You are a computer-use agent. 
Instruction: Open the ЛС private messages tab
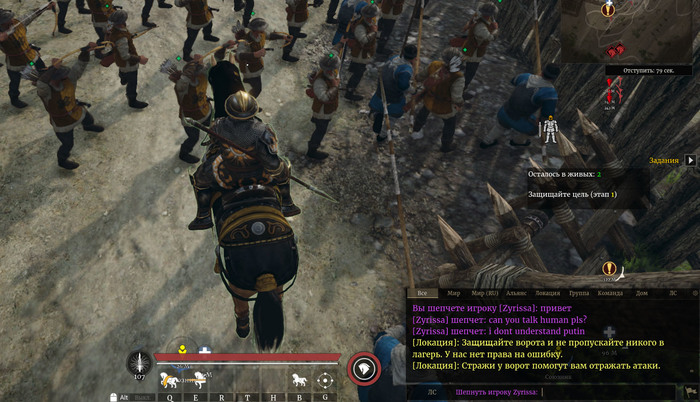(x=672, y=293)
